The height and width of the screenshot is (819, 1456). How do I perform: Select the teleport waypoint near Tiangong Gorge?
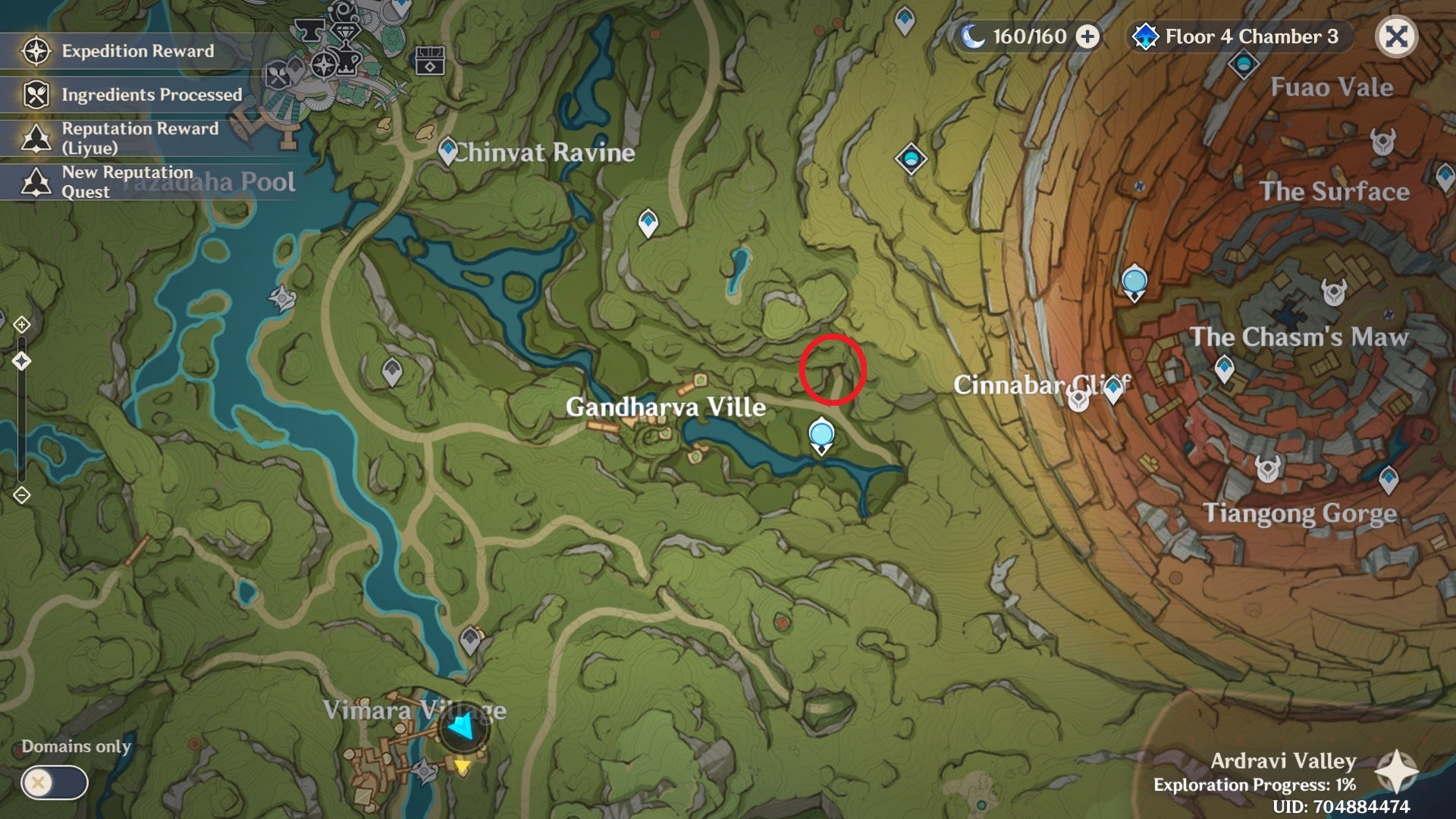click(1388, 479)
